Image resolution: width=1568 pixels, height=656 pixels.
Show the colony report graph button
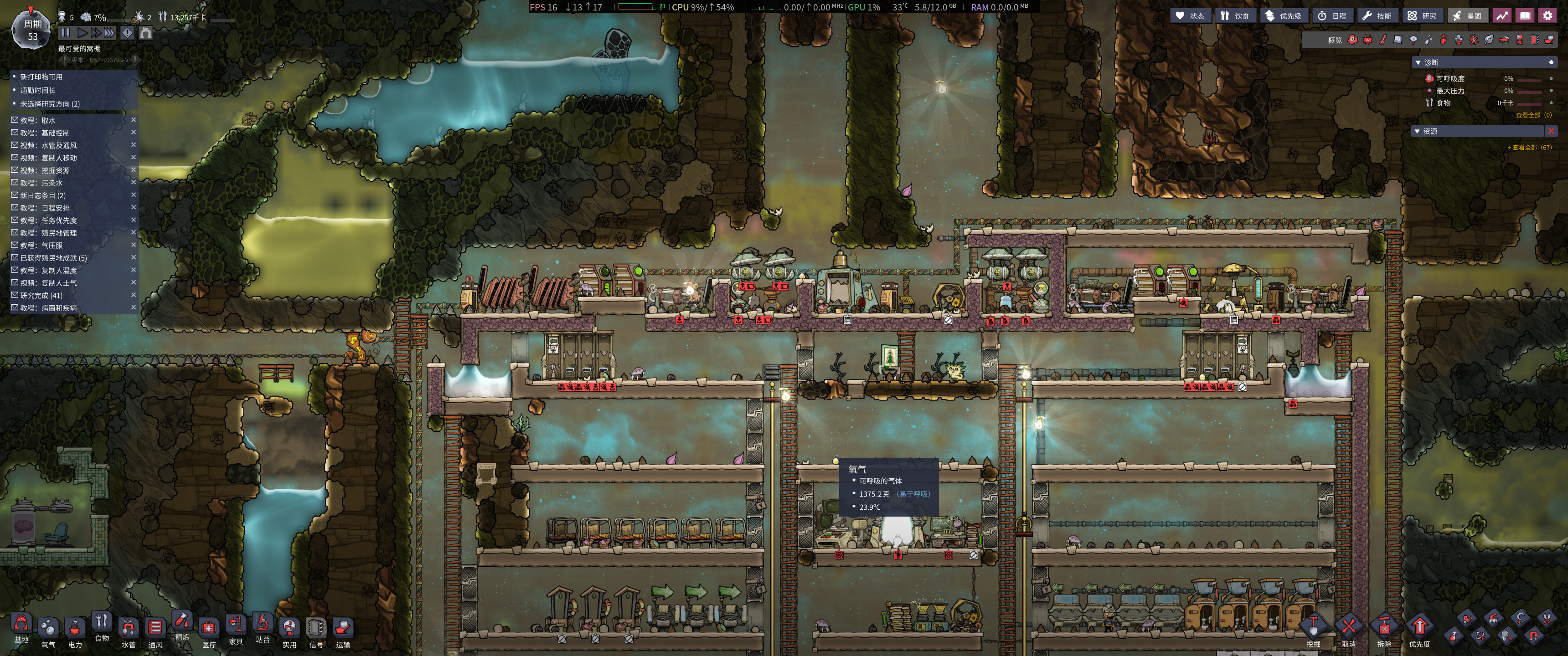(1502, 16)
